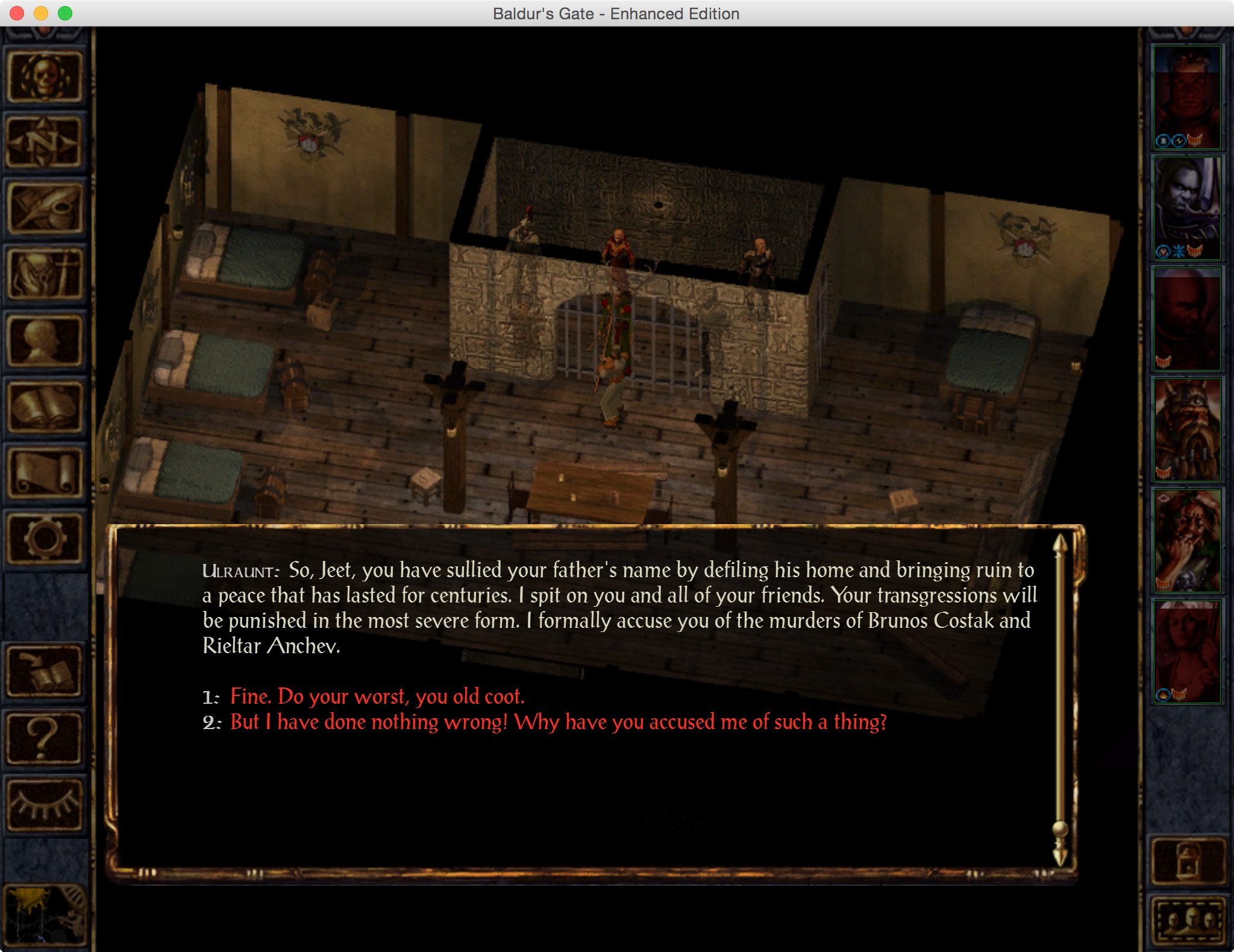Image resolution: width=1234 pixels, height=952 pixels.
Task: Open the priest scroll icon
Action: click(x=44, y=474)
